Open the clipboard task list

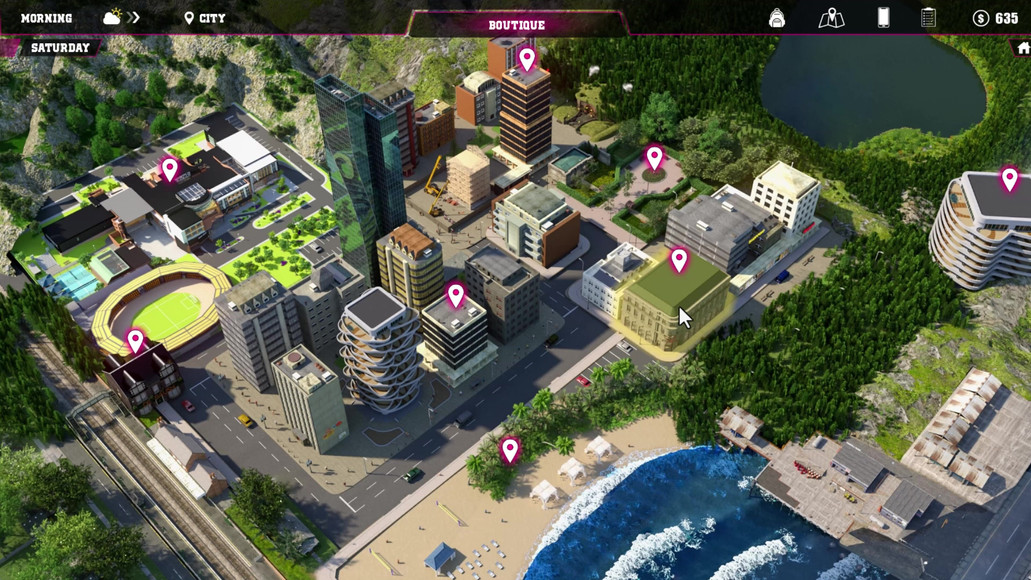pyautogui.click(x=928, y=17)
